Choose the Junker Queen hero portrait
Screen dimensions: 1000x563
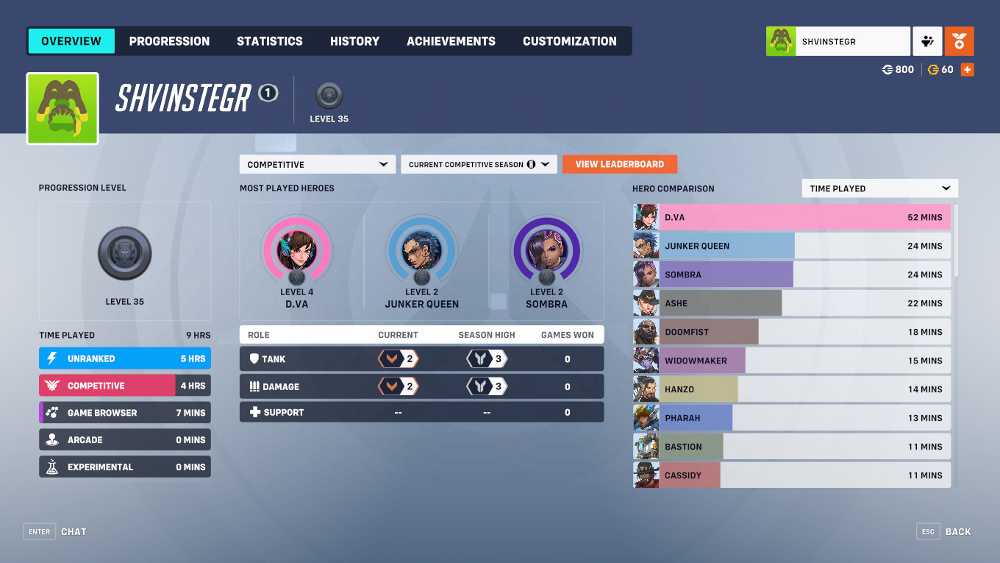pos(422,251)
